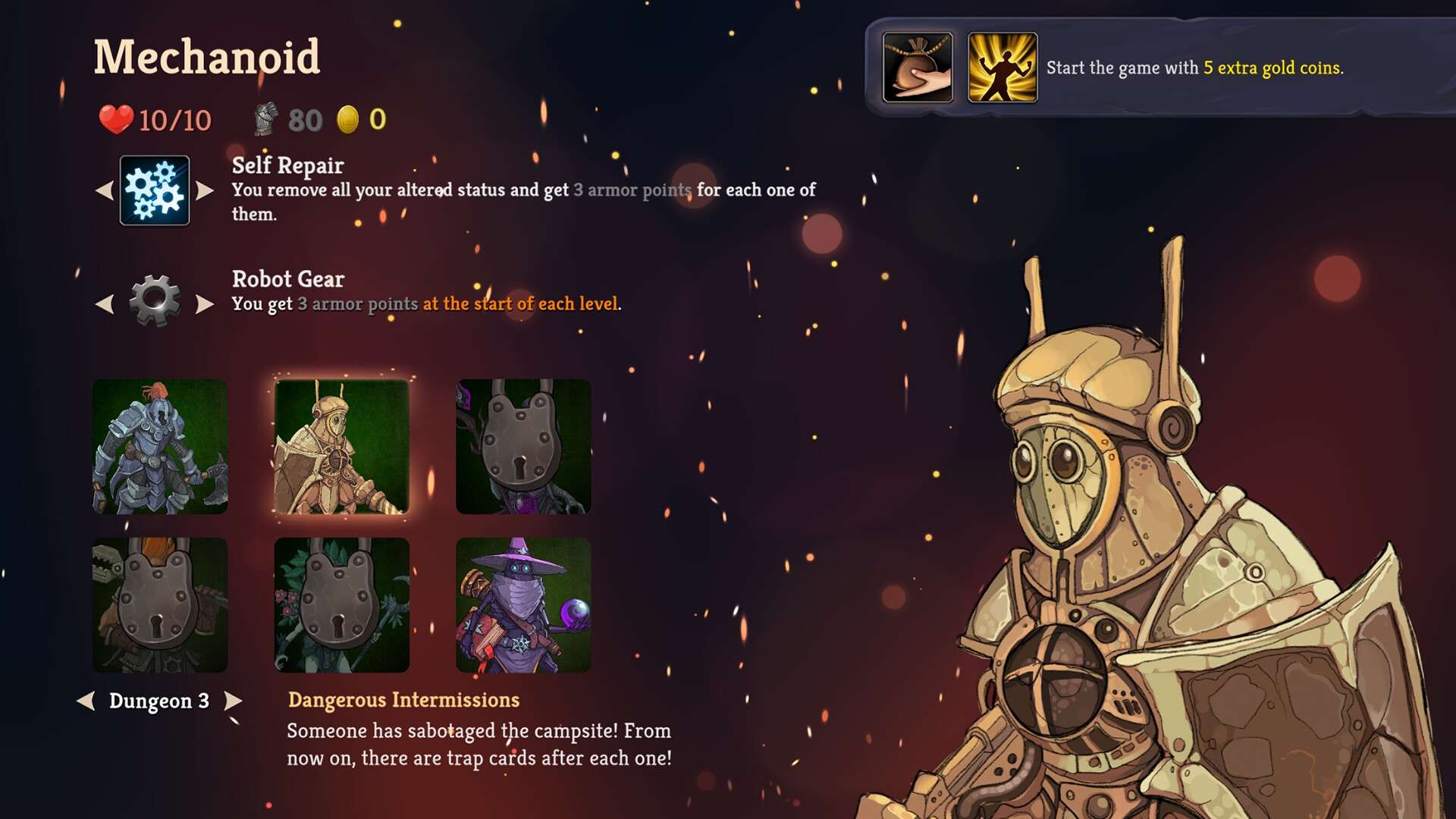1456x819 pixels.
Task: Go to the dungeon before Dungeon 3
Action: 86,701
